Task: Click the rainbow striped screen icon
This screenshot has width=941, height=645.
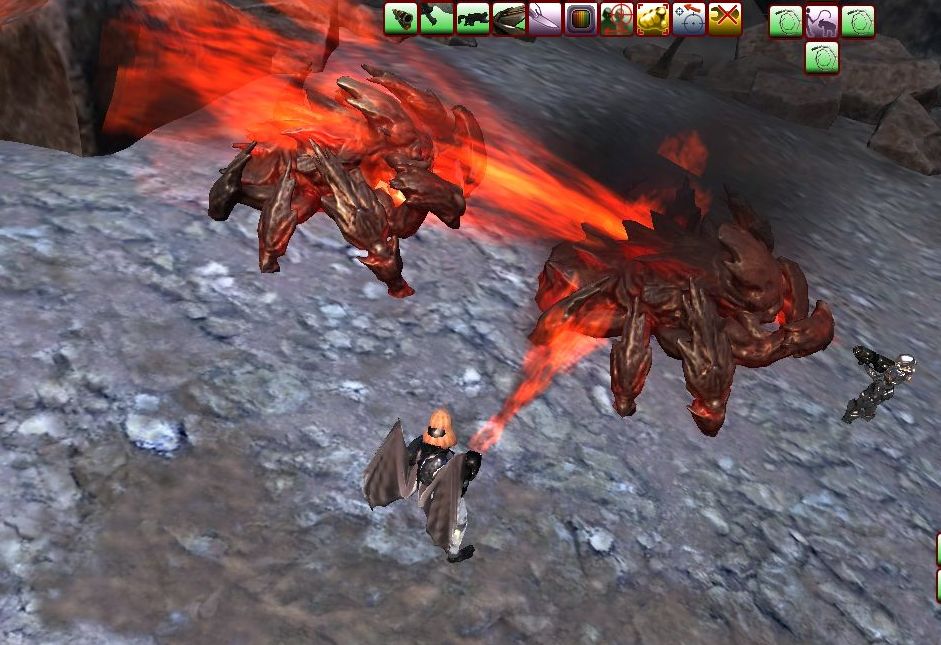Action: [581, 19]
